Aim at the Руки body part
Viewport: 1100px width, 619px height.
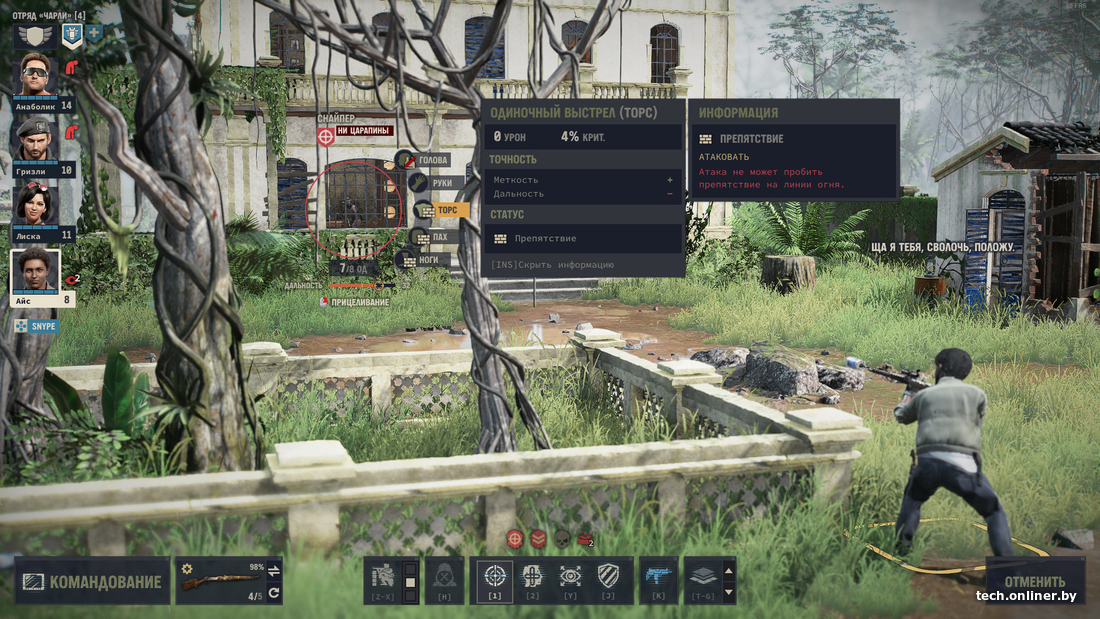(x=446, y=183)
